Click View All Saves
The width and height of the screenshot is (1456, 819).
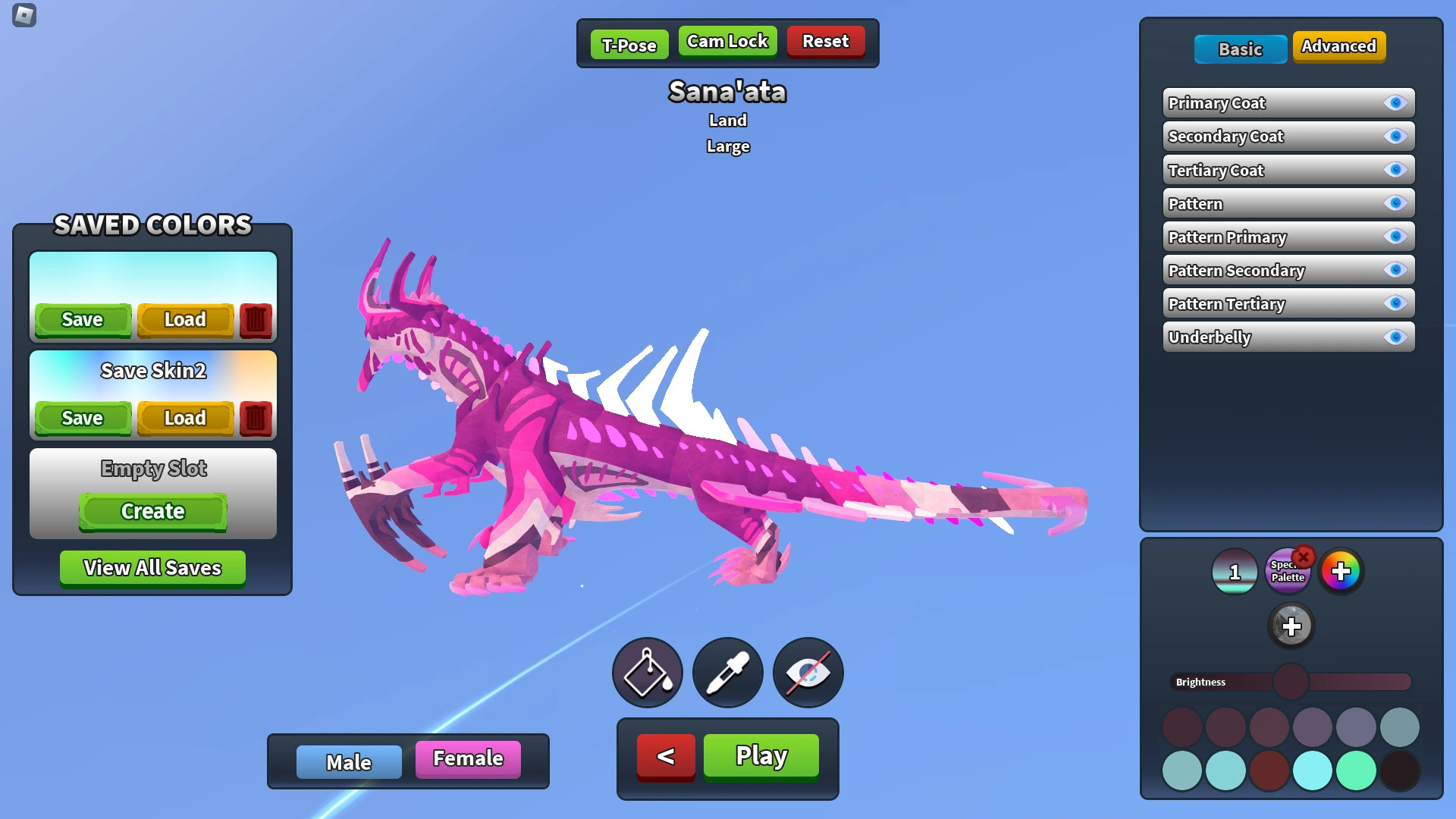click(x=152, y=567)
